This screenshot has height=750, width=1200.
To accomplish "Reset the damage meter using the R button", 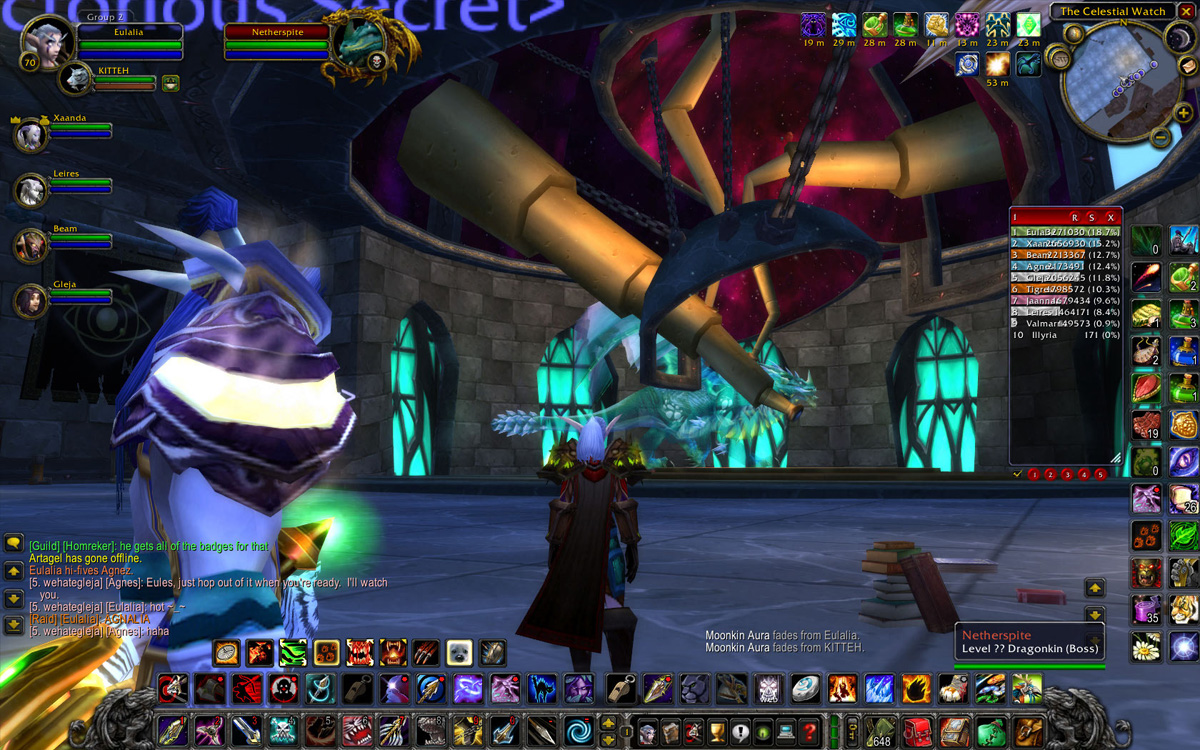I will click(1075, 217).
